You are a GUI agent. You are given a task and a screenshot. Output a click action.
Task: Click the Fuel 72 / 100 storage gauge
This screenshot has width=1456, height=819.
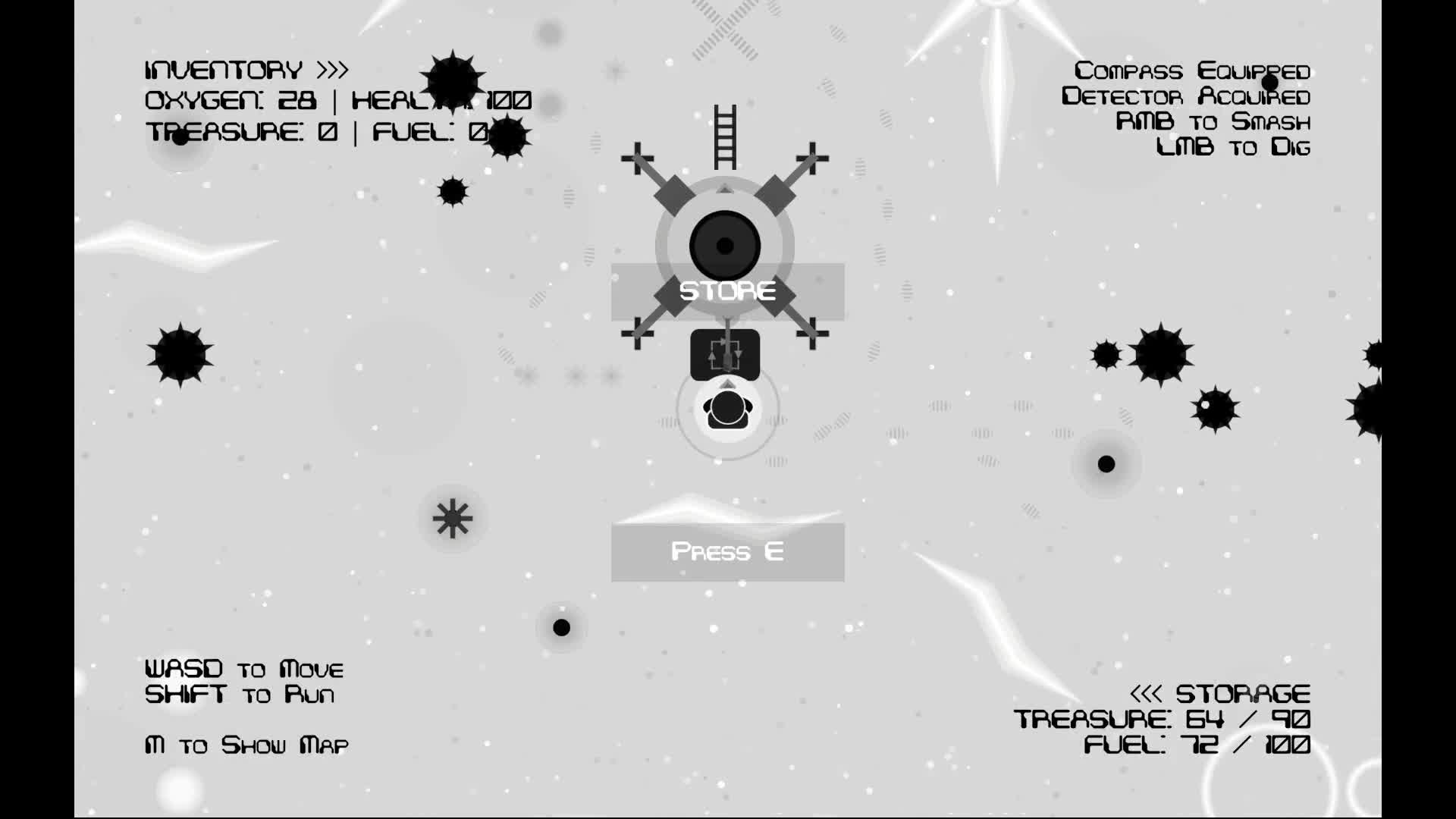pos(1197,745)
